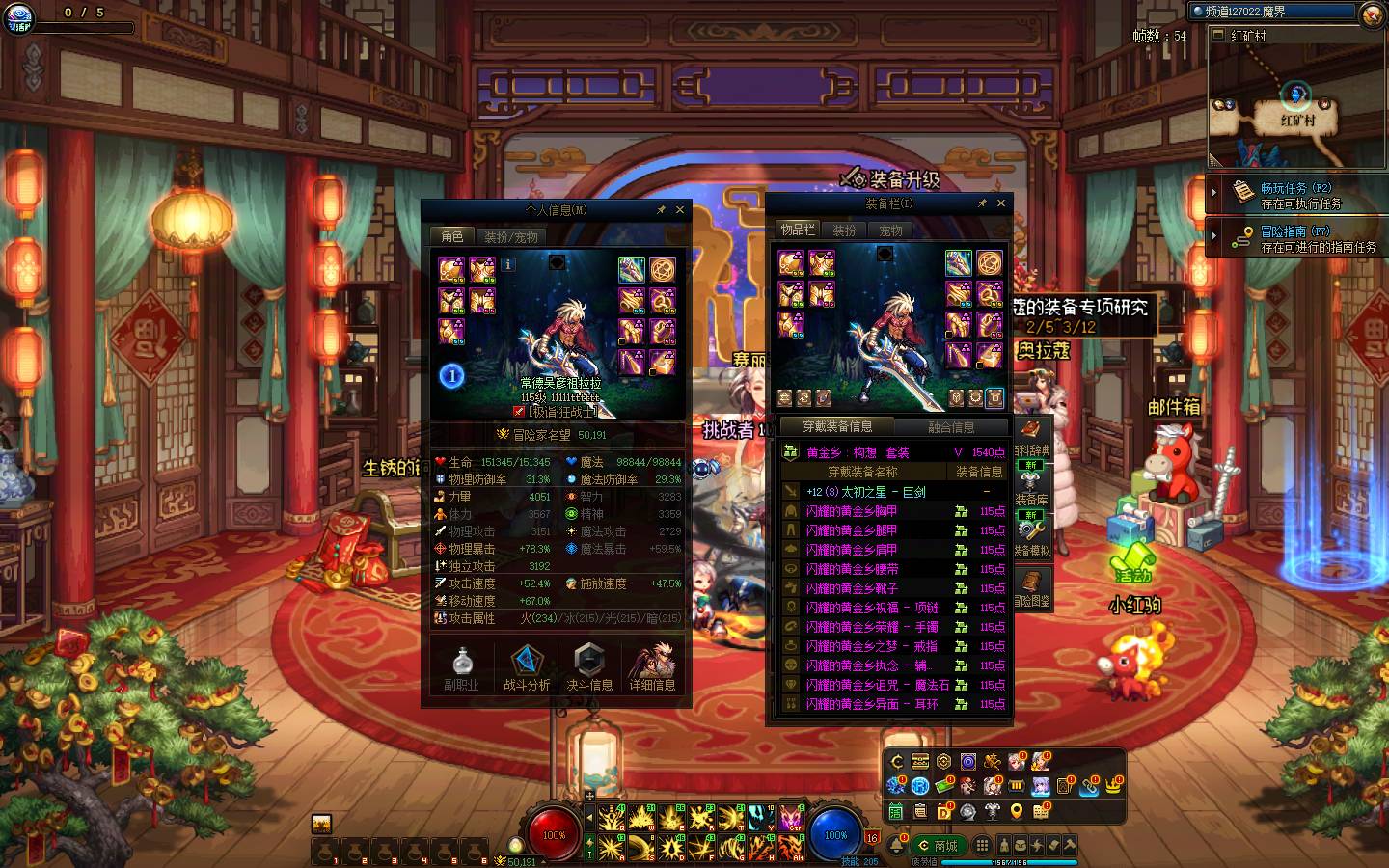This screenshot has height=868, width=1389.
Task: Show the 融合信息 tab
Action: (950, 426)
